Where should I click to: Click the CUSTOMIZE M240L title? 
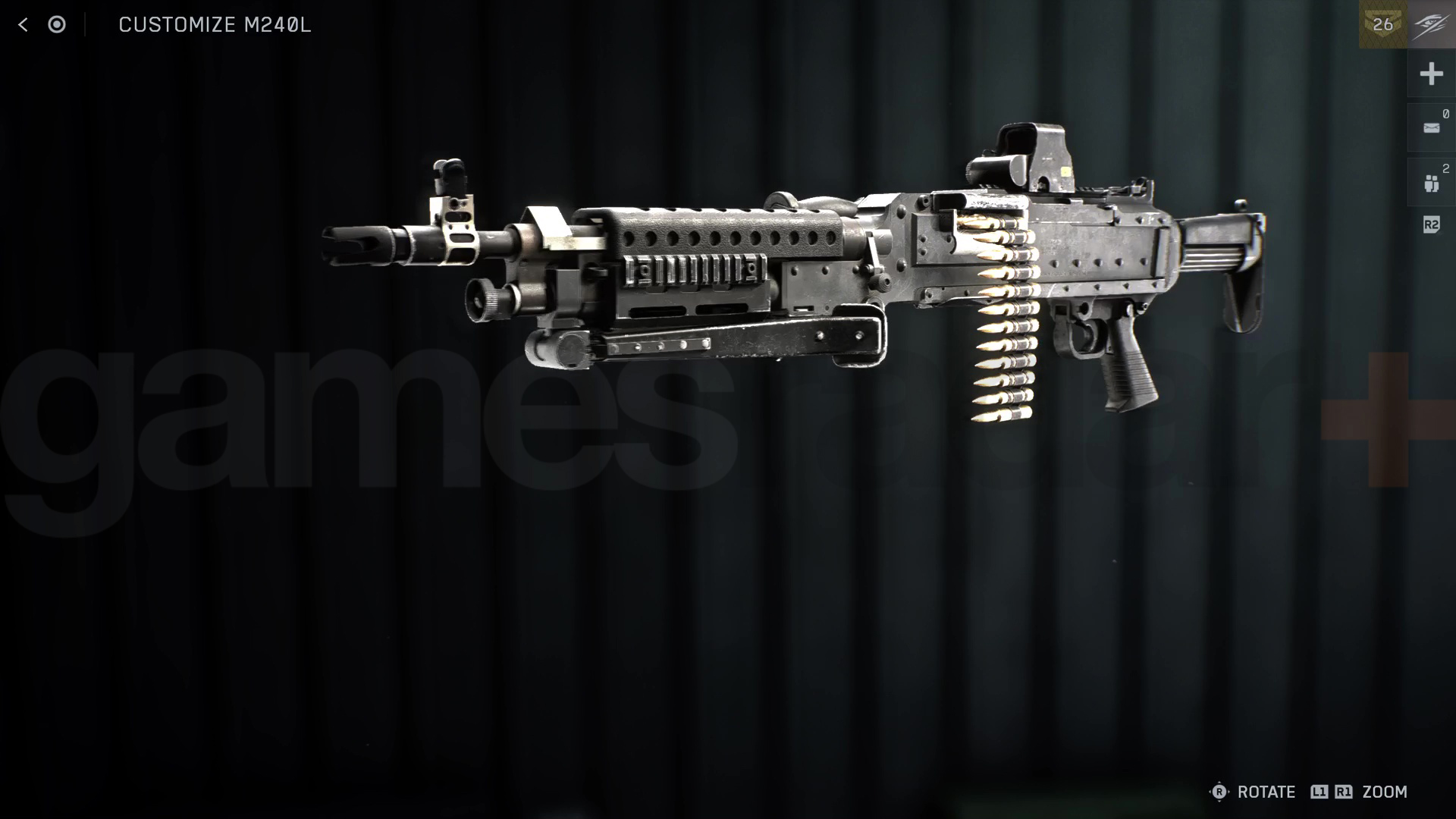point(215,25)
